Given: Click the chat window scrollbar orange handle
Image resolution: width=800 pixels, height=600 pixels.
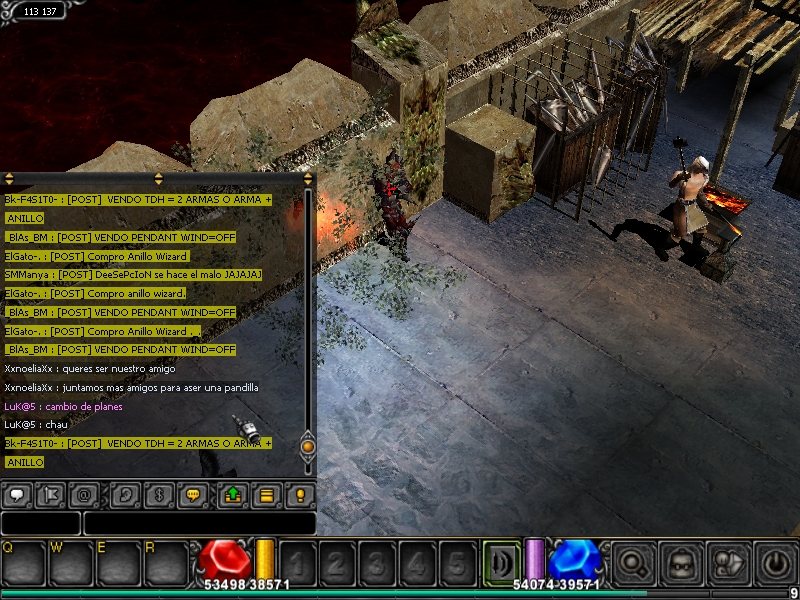Looking at the screenshot, I should click(308, 445).
